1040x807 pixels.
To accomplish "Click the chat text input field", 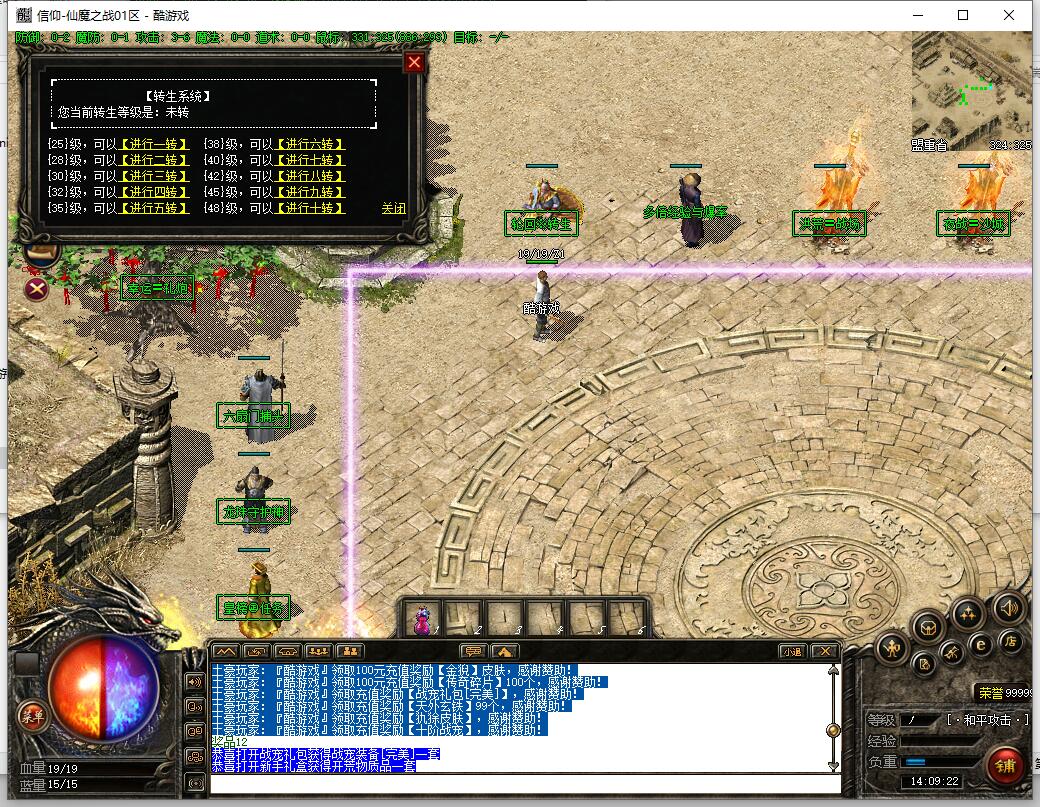I will pyautogui.click(x=520, y=782).
